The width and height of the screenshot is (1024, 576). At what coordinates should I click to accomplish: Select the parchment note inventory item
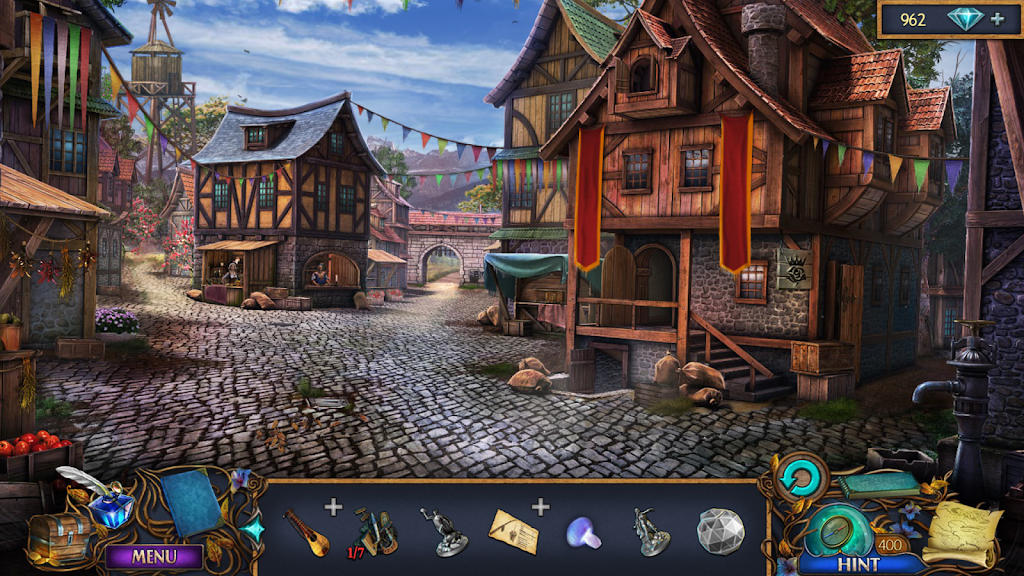[x=513, y=531]
